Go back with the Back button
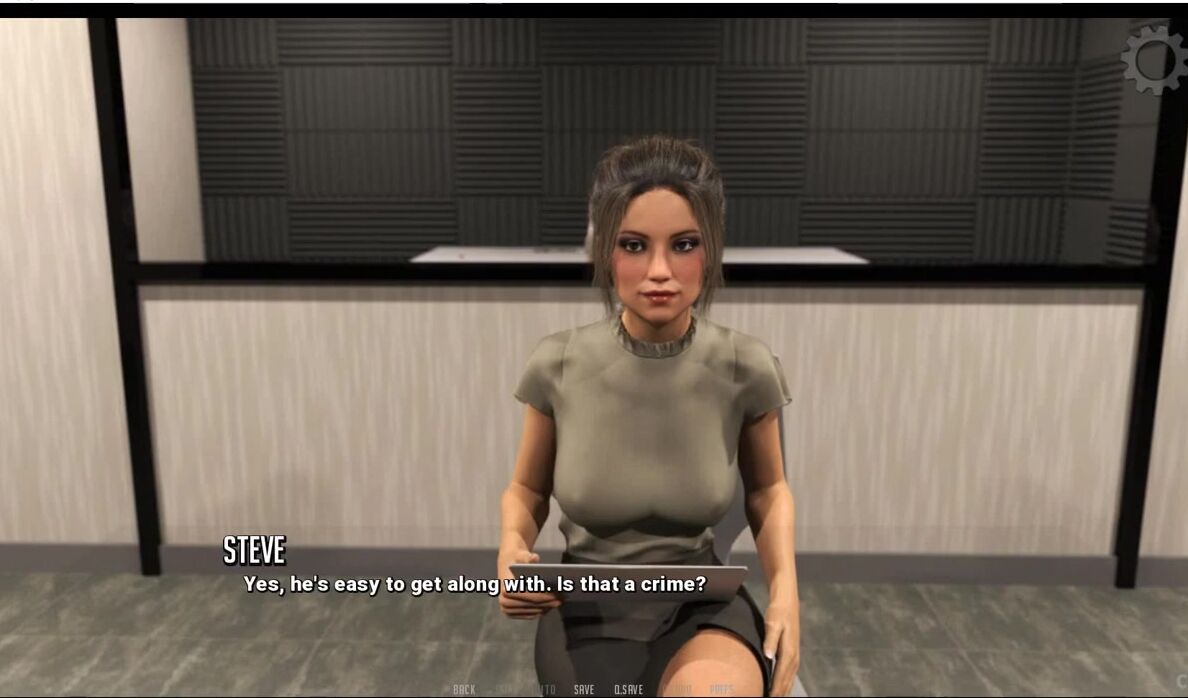 coord(464,689)
